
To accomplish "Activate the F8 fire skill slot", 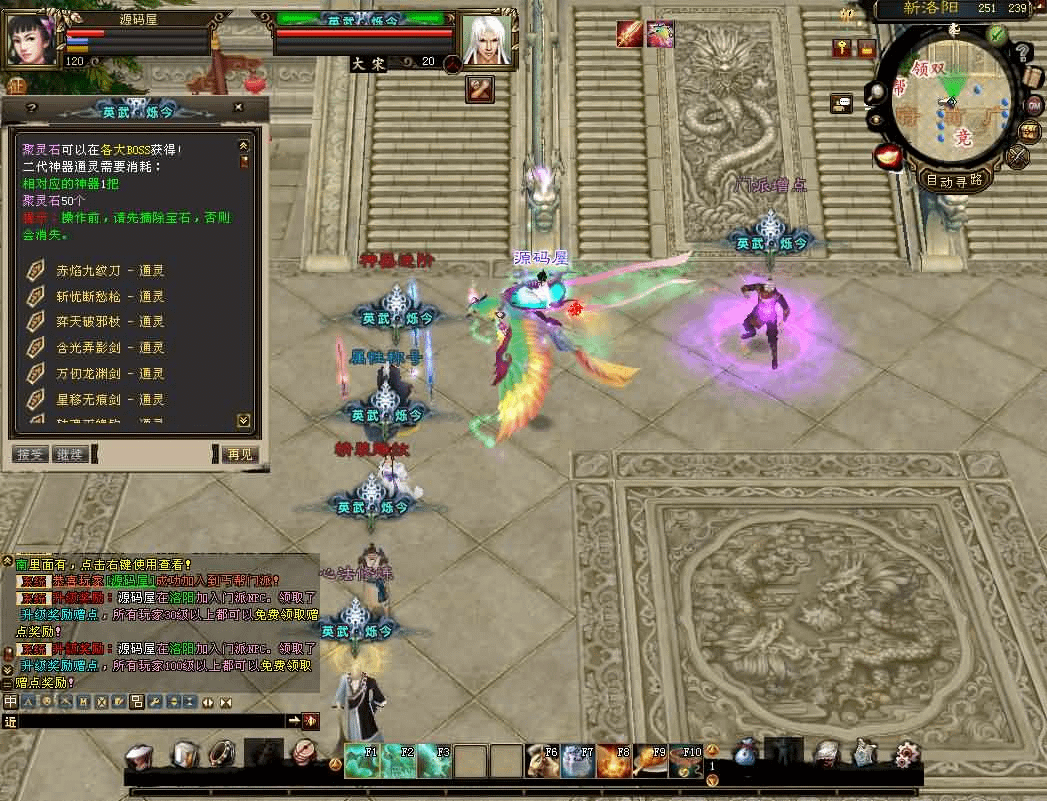I will [612, 761].
